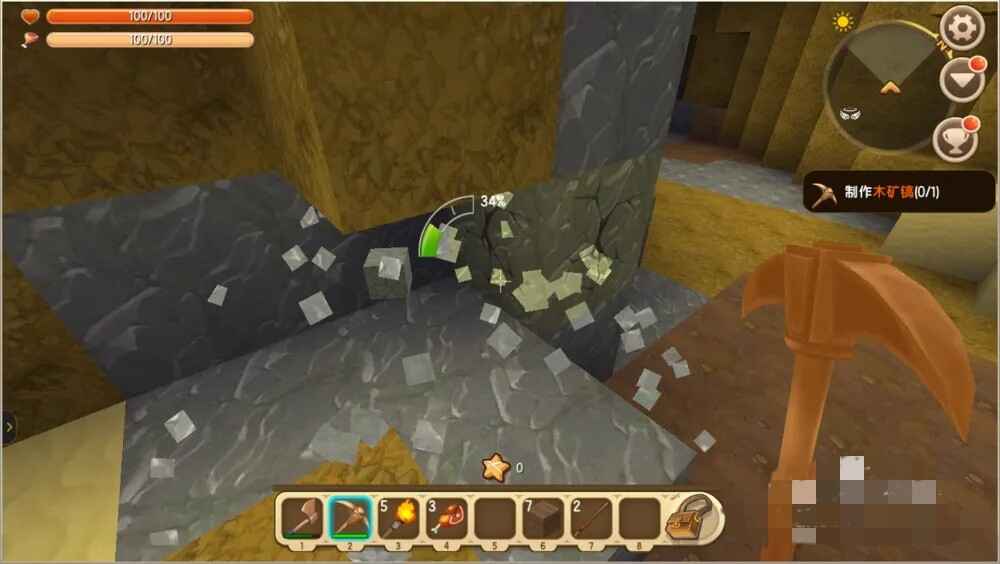This screenshot has width=1000, height=564.
Task: Click the circular minimap
Action: pos(885,85)
